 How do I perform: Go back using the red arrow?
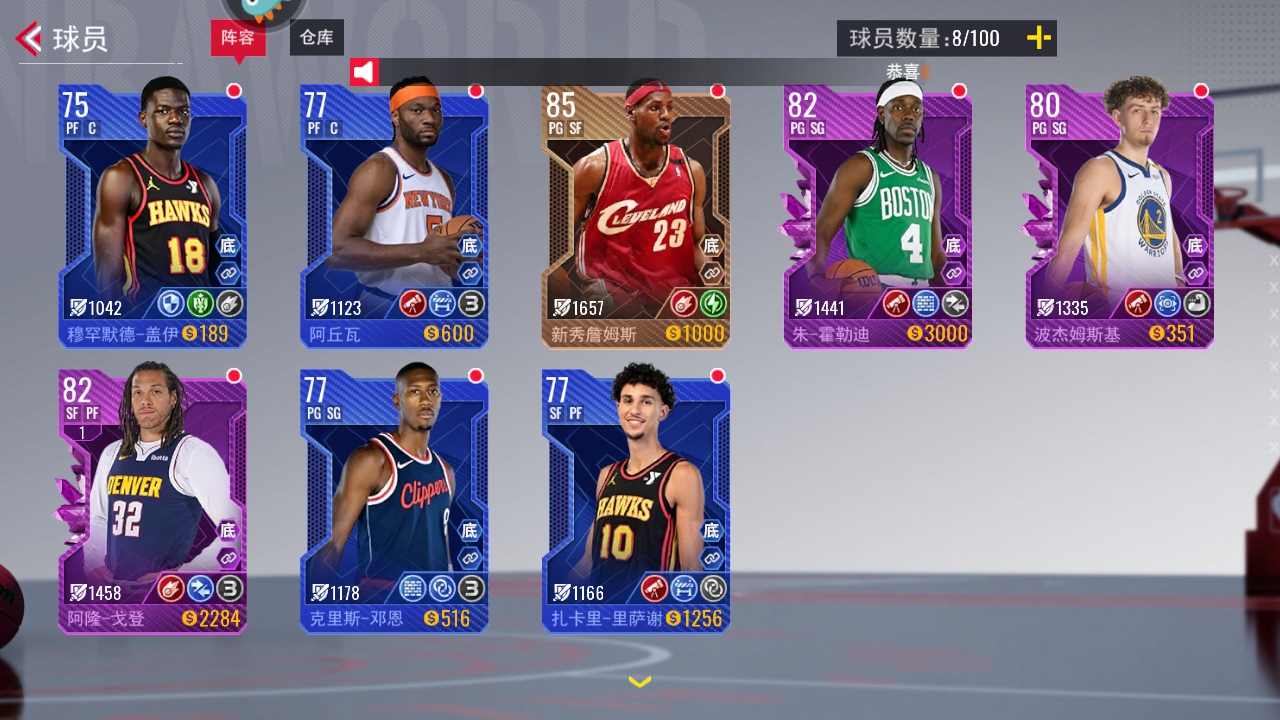(x=29, y=39)
